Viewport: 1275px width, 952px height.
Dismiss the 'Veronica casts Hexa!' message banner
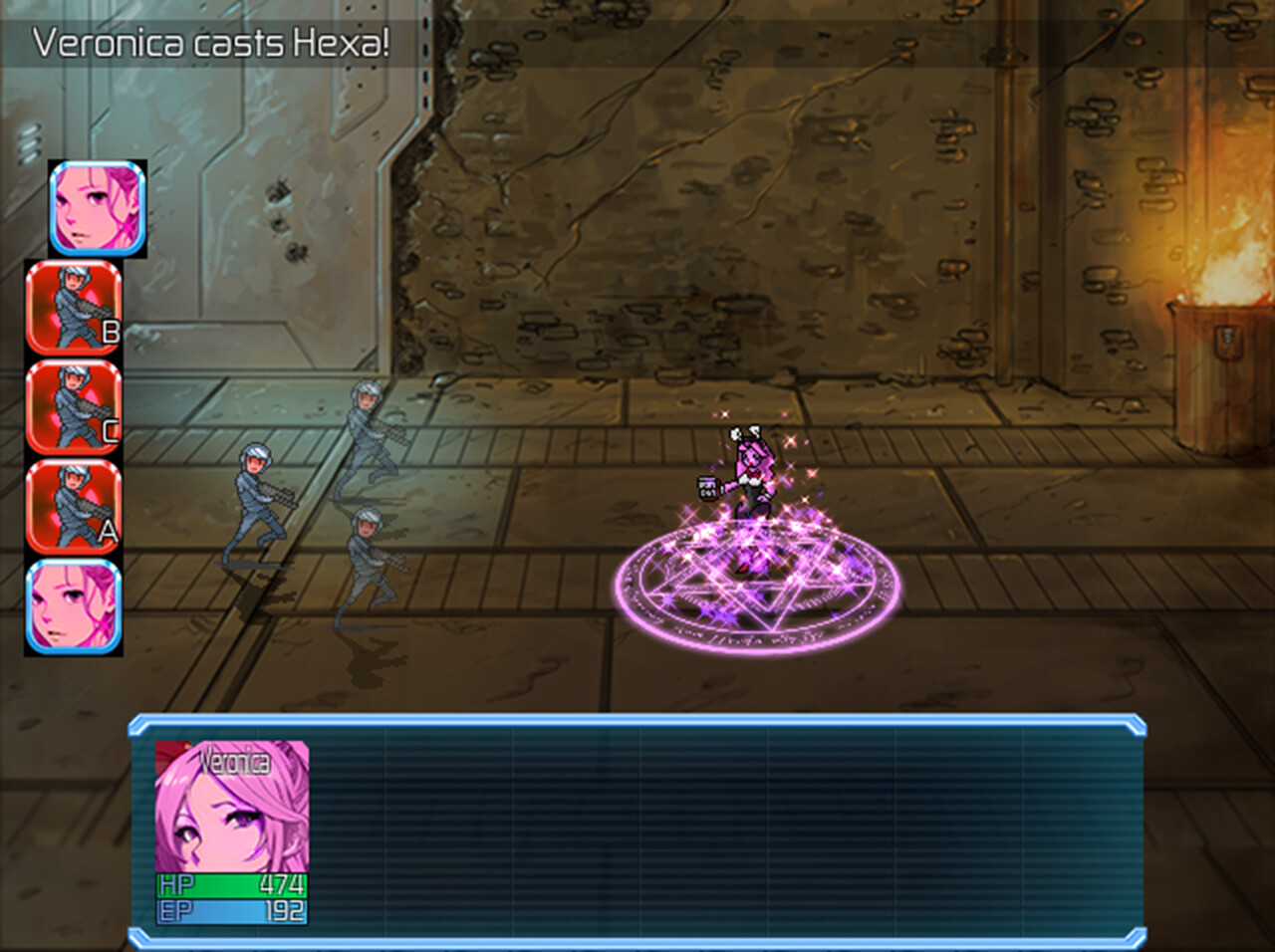click(209, 42)
